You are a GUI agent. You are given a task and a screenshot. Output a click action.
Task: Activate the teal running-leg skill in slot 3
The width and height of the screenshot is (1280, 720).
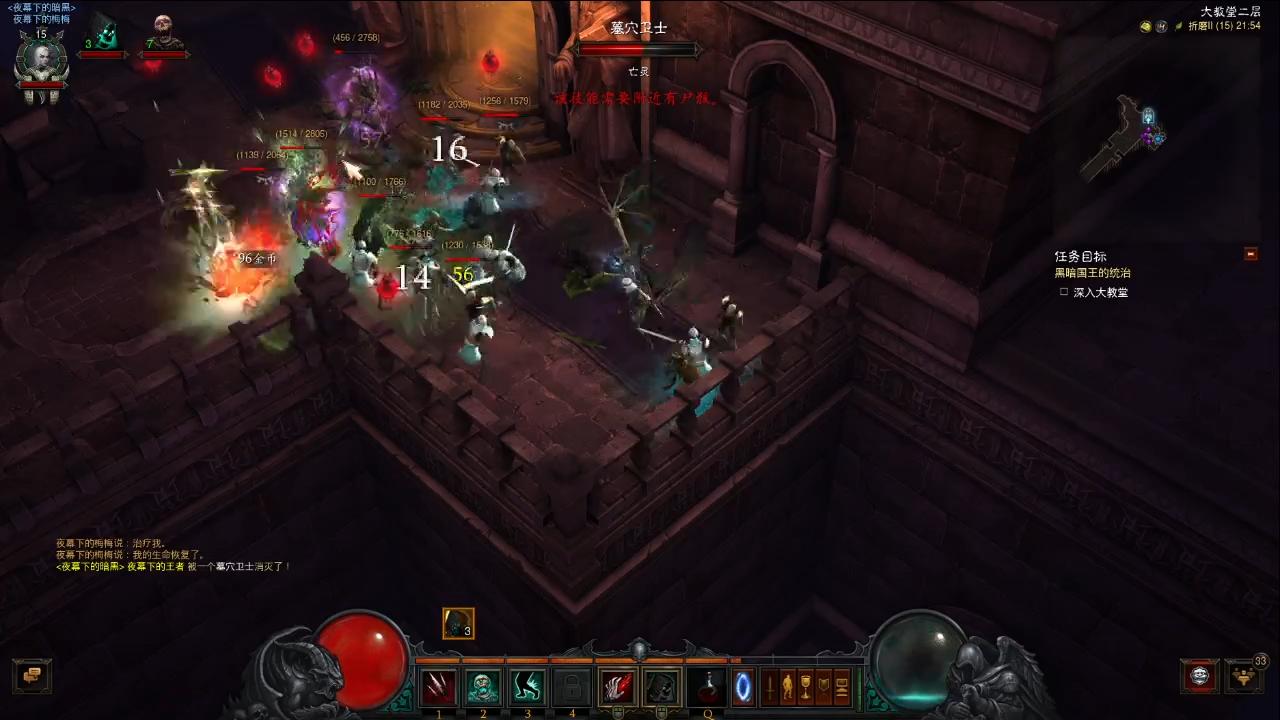(x=527, y=687)
